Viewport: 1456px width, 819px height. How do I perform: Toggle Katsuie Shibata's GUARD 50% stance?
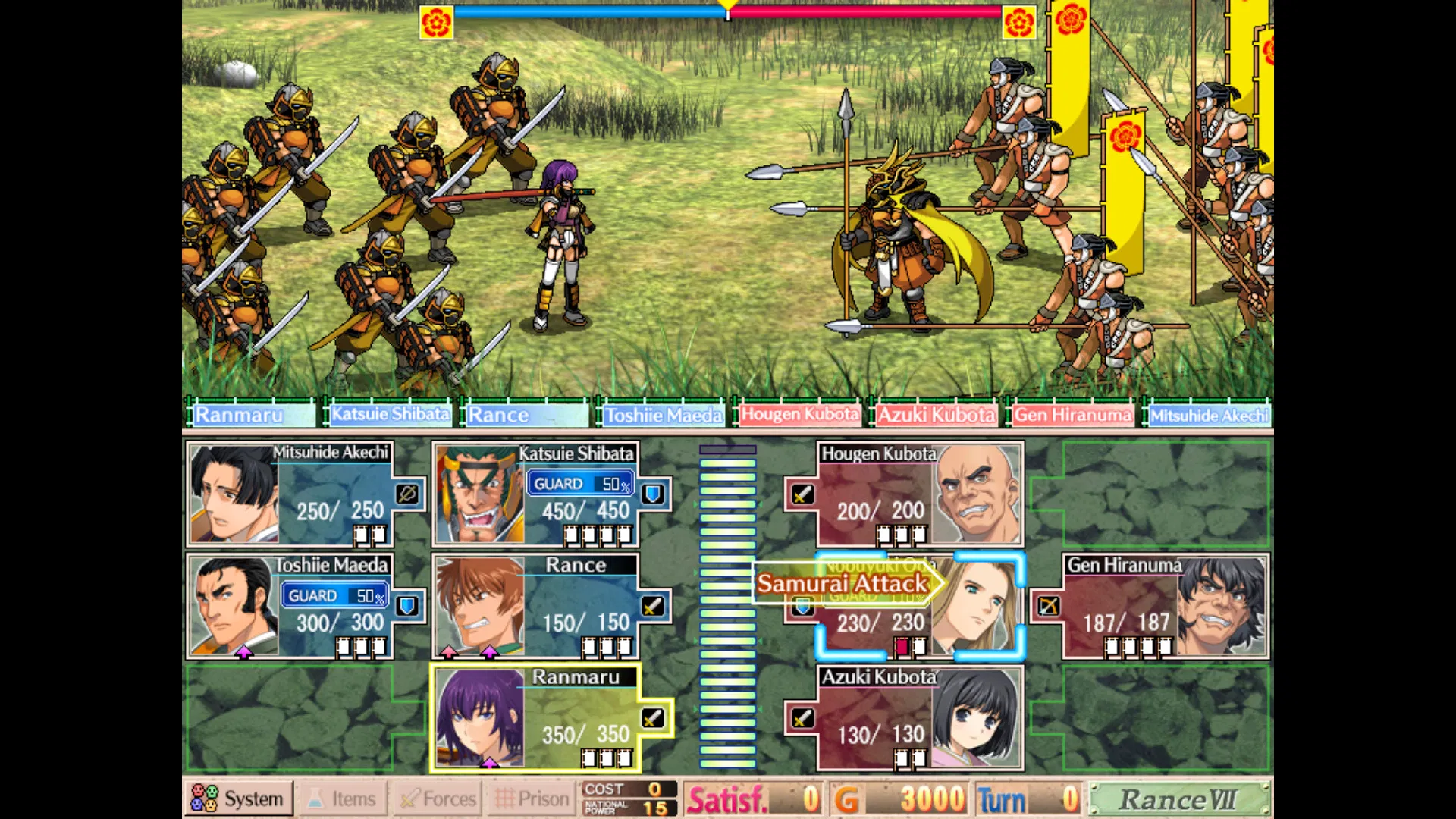coord(580,483)
